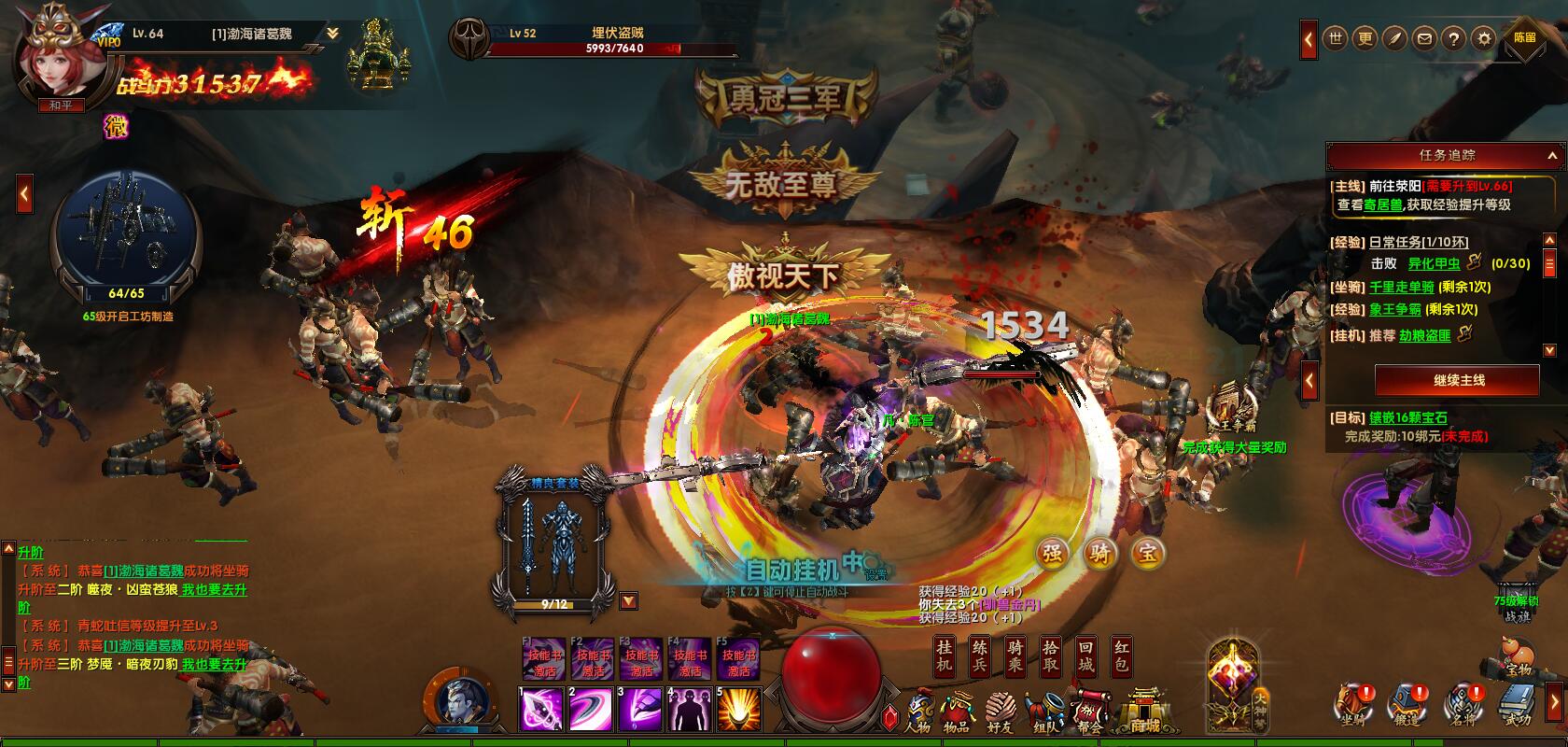The width and height of the screenshot is (1568, 747).
Task: Open the 坐骑 mount menu
Action: [x=1352, y=705]
